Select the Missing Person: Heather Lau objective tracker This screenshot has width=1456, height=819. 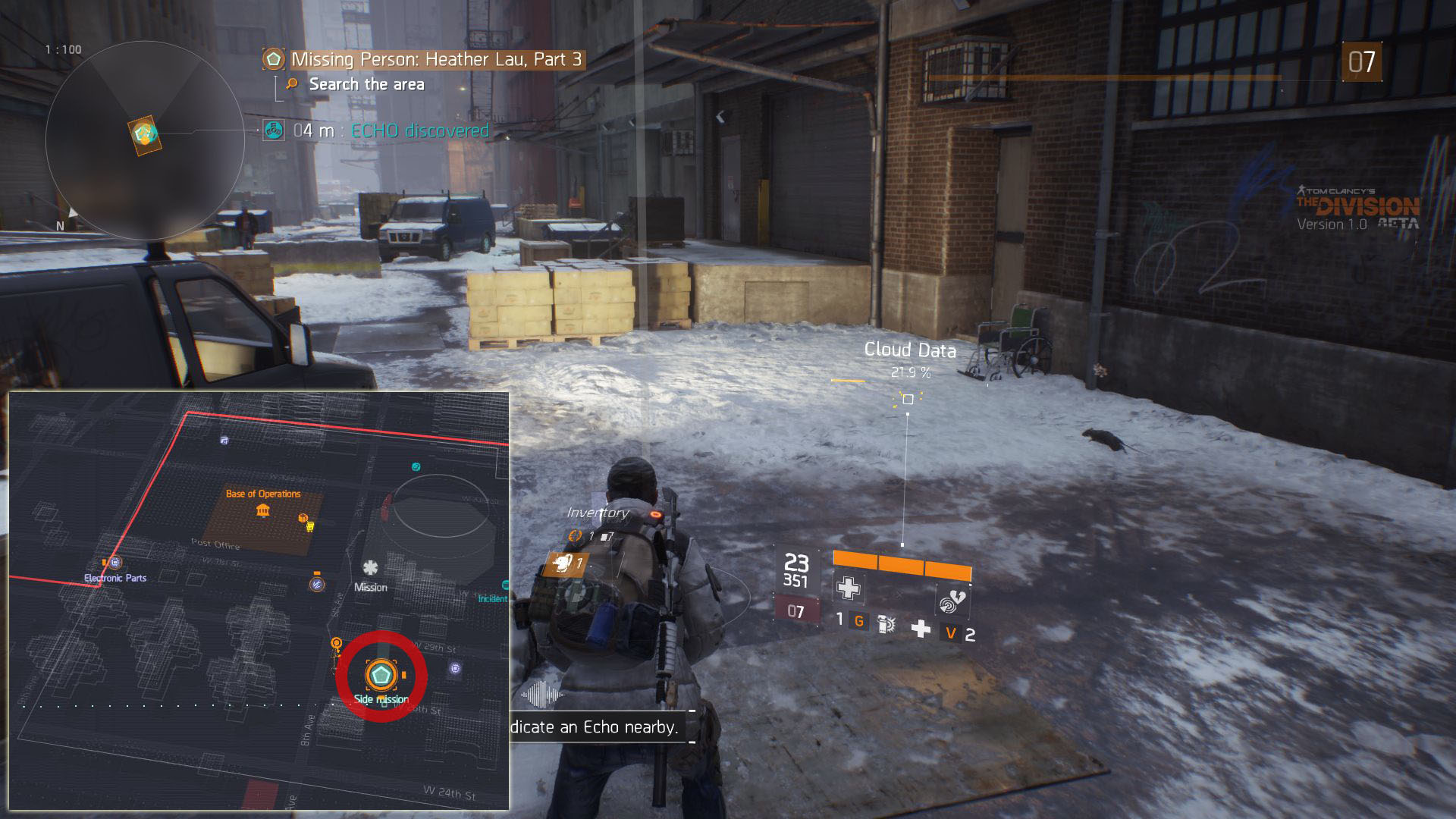point(435,60)
